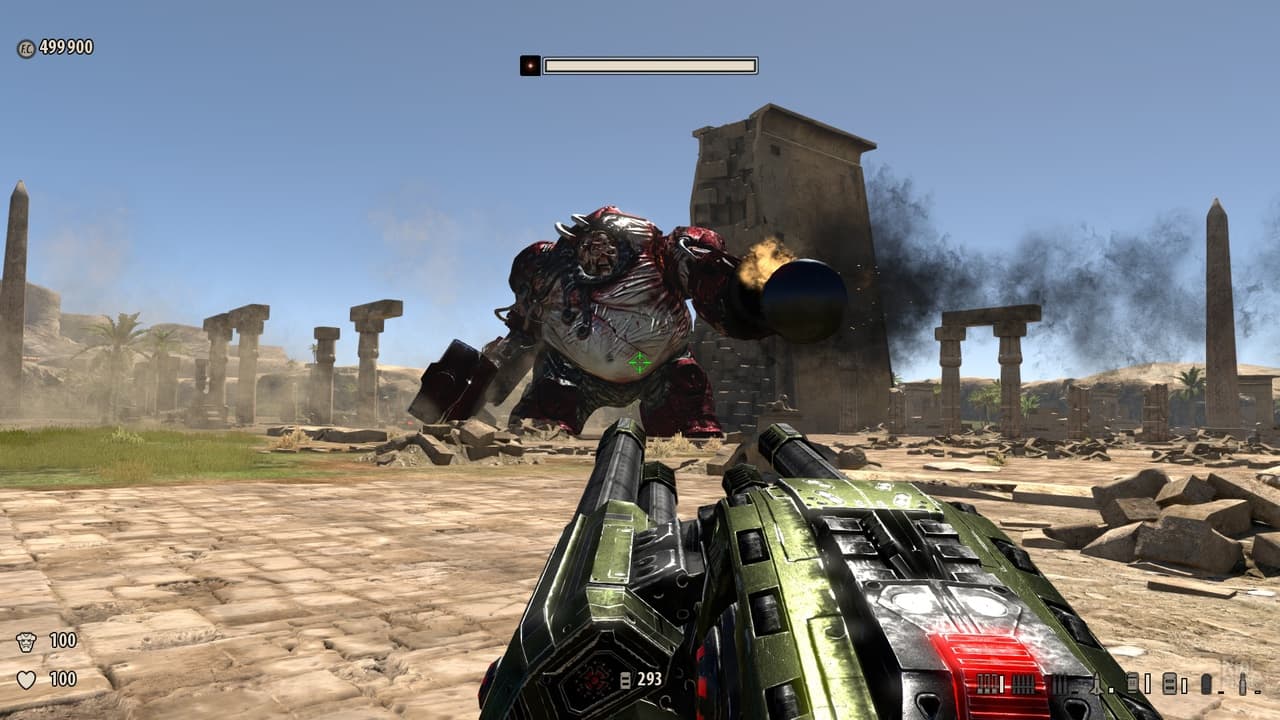This screenshot has width=1280, height=720.
Task: Select the rocket ammo icon
Action: 1096,684
